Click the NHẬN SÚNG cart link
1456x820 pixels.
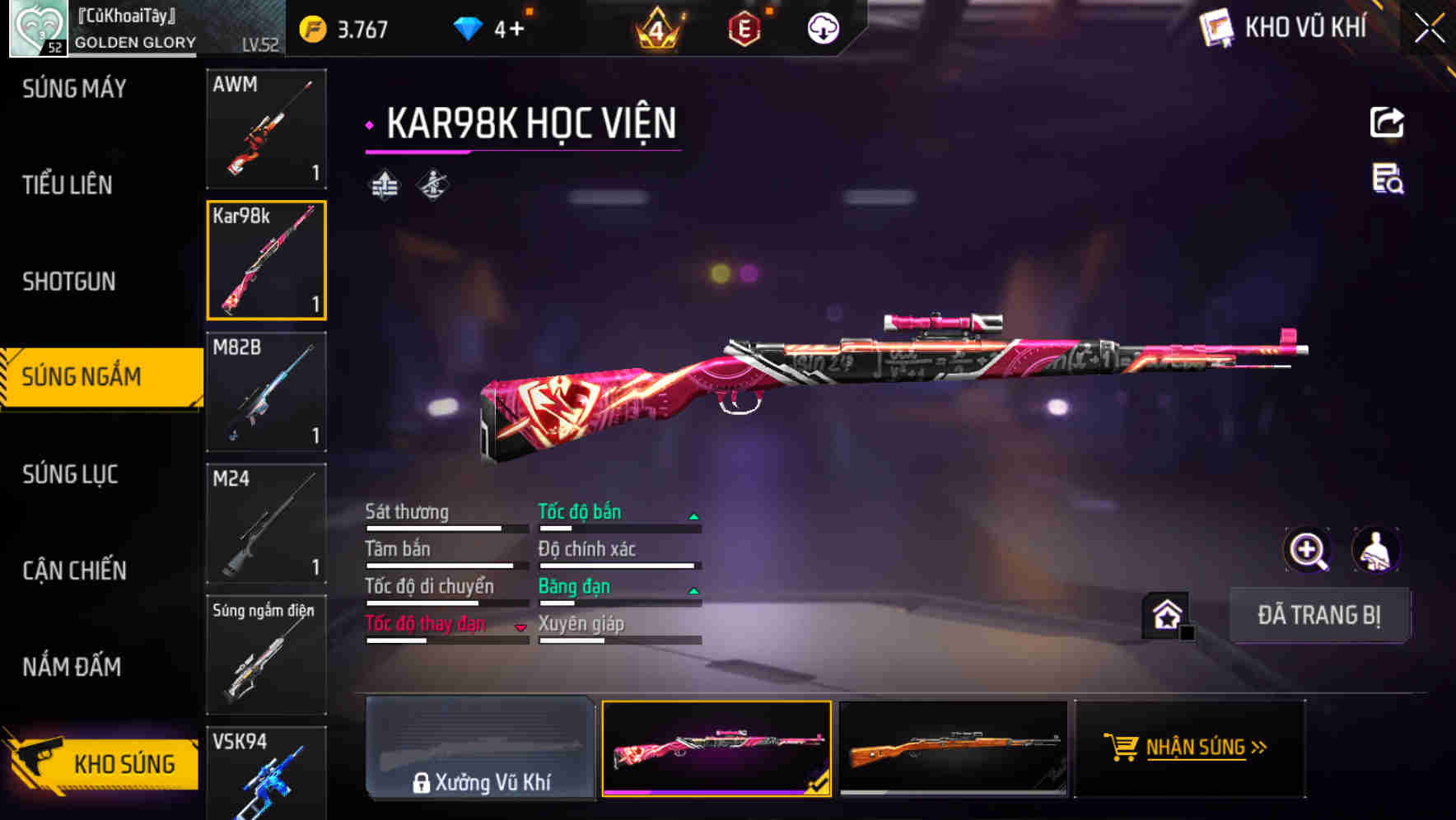click(x=1190, y=749)
